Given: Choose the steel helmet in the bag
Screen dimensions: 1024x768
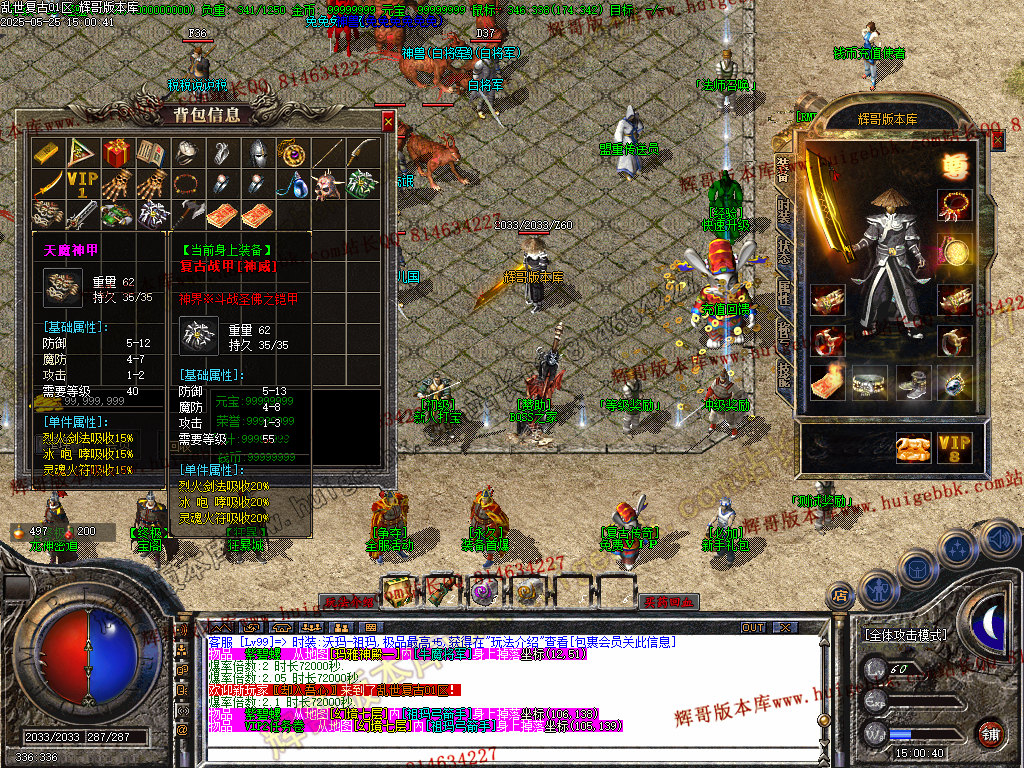Looking at the screenshot, I should 257,153.
